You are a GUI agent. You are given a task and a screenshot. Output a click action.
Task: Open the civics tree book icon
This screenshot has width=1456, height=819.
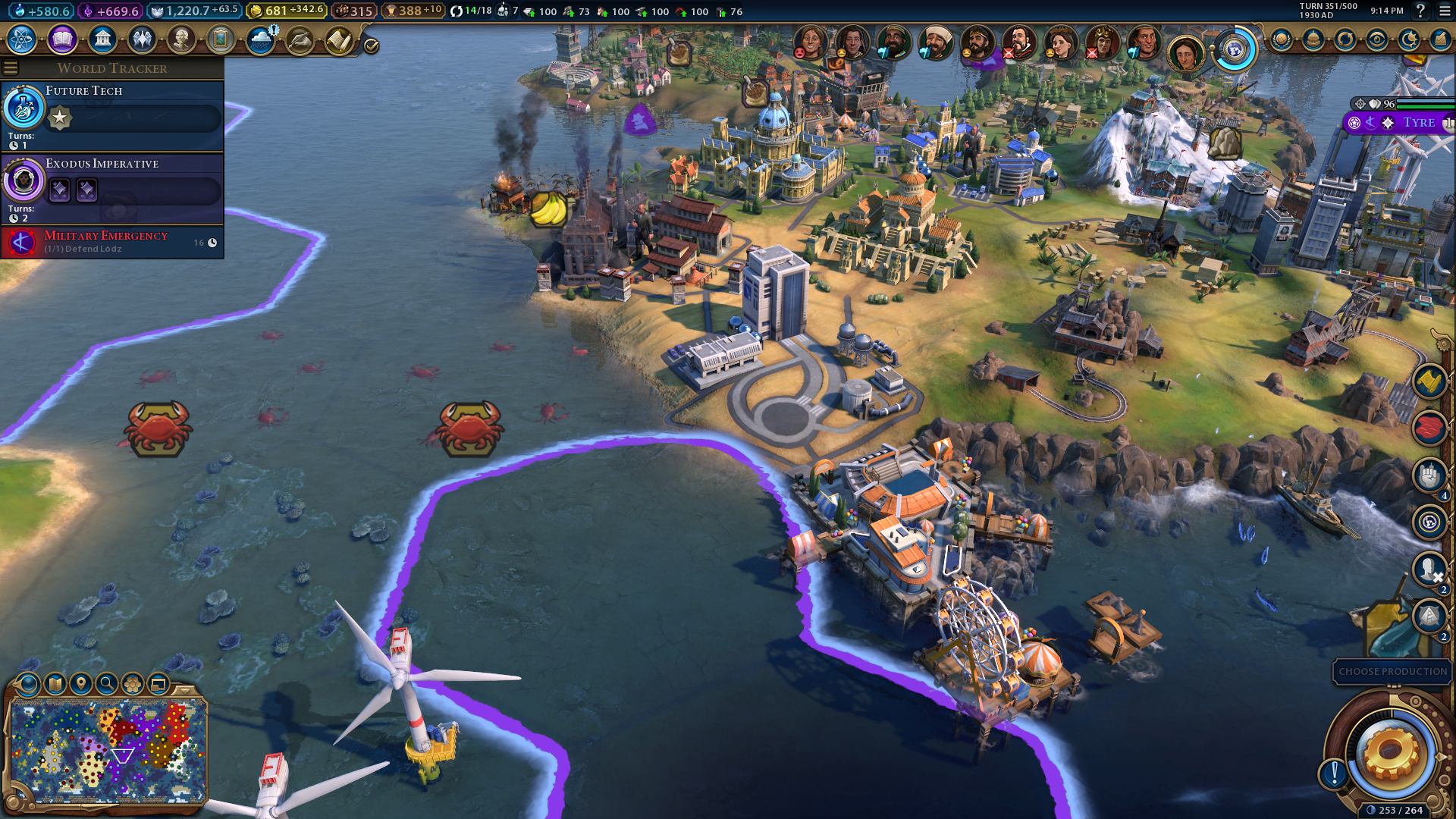pyautogui.click(x=62, y=39)
